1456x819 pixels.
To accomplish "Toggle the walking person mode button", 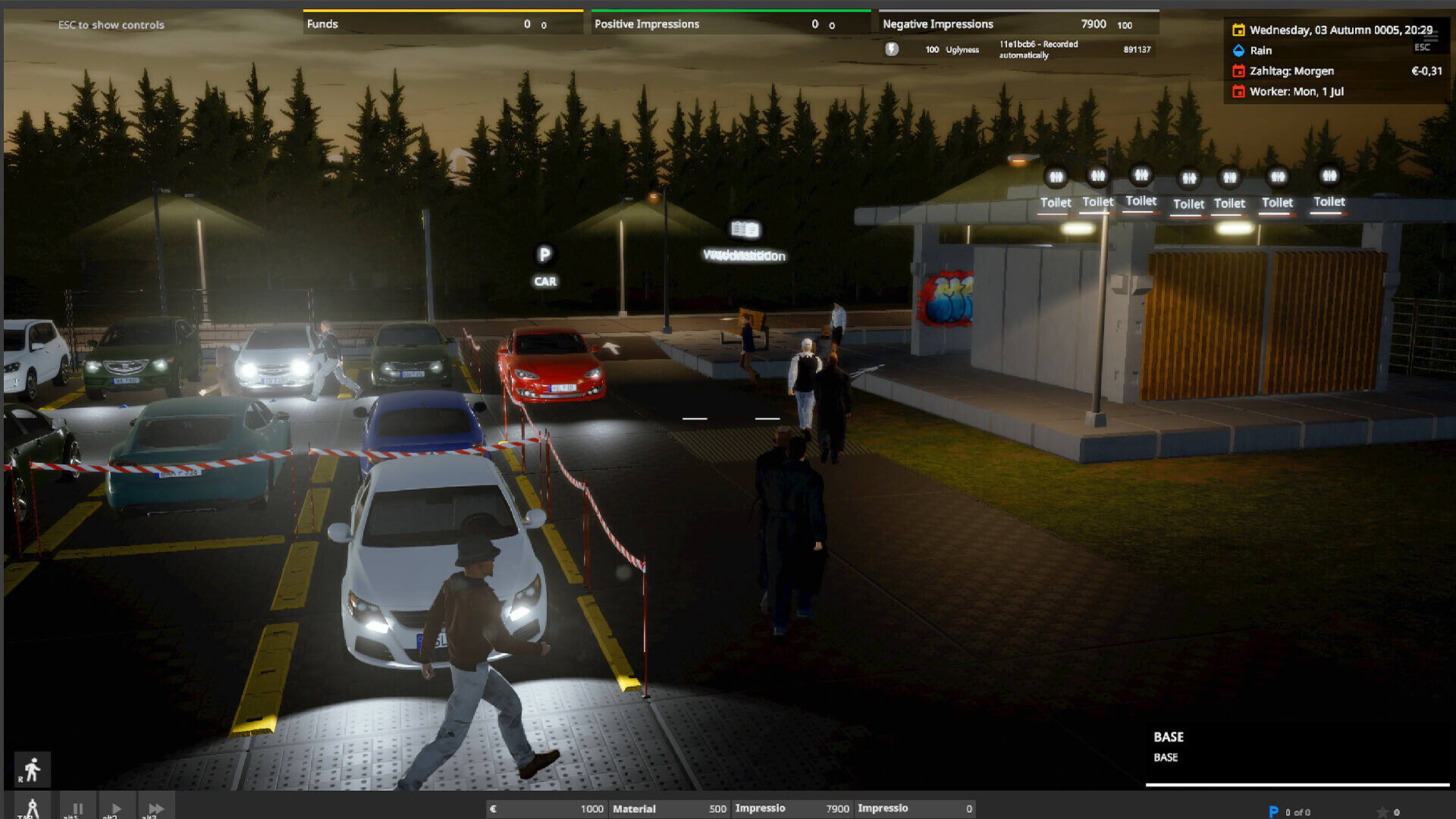I will click(32, 770).
